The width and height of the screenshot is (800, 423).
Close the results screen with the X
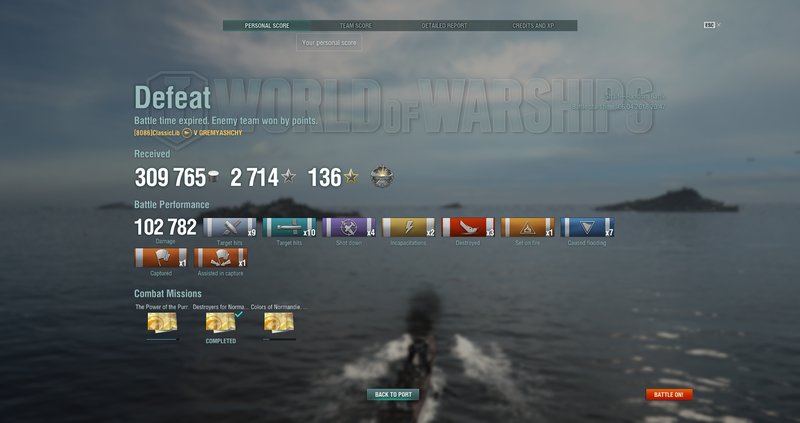(x=718, y=24)
